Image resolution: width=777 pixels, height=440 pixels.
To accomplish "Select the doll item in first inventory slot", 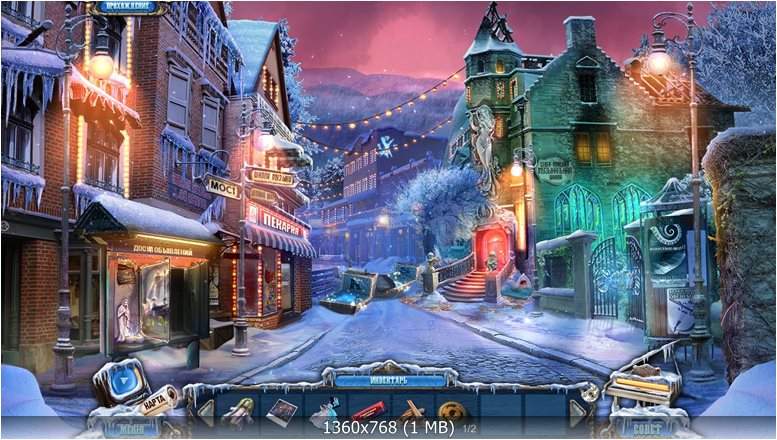I will [239, 410].
